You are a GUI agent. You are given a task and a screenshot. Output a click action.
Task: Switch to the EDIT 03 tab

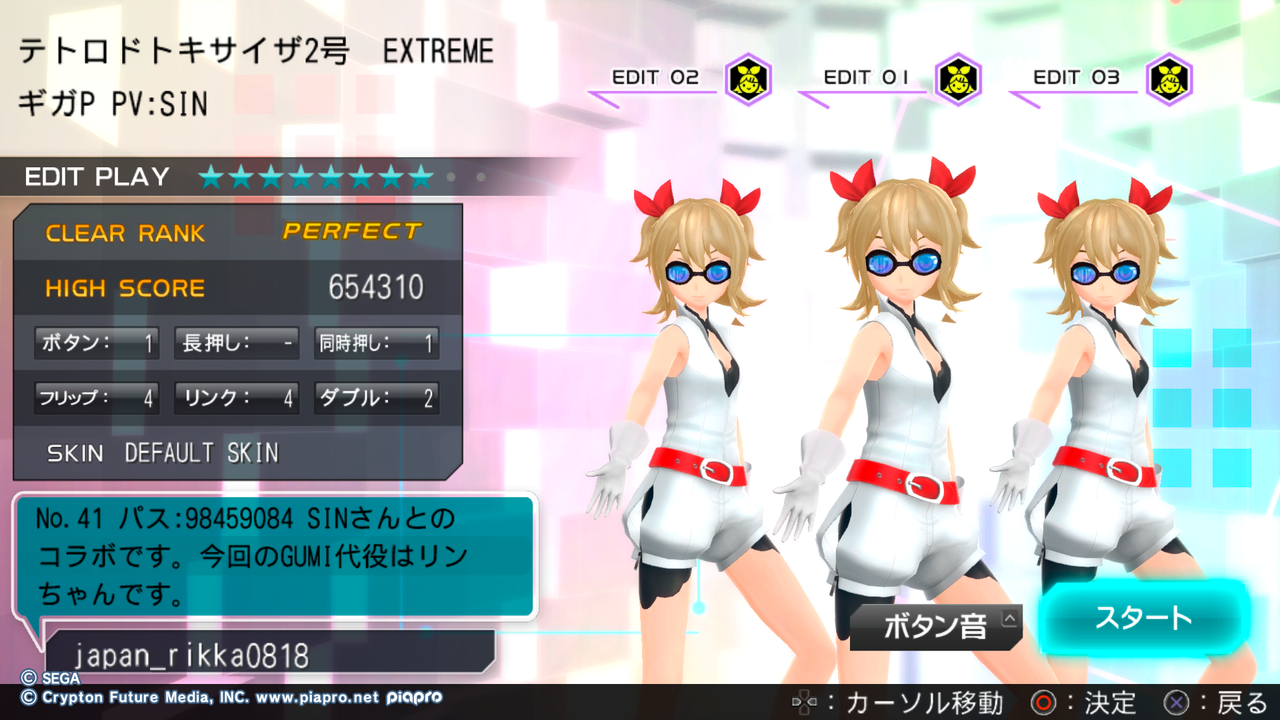click(1078, 77)
